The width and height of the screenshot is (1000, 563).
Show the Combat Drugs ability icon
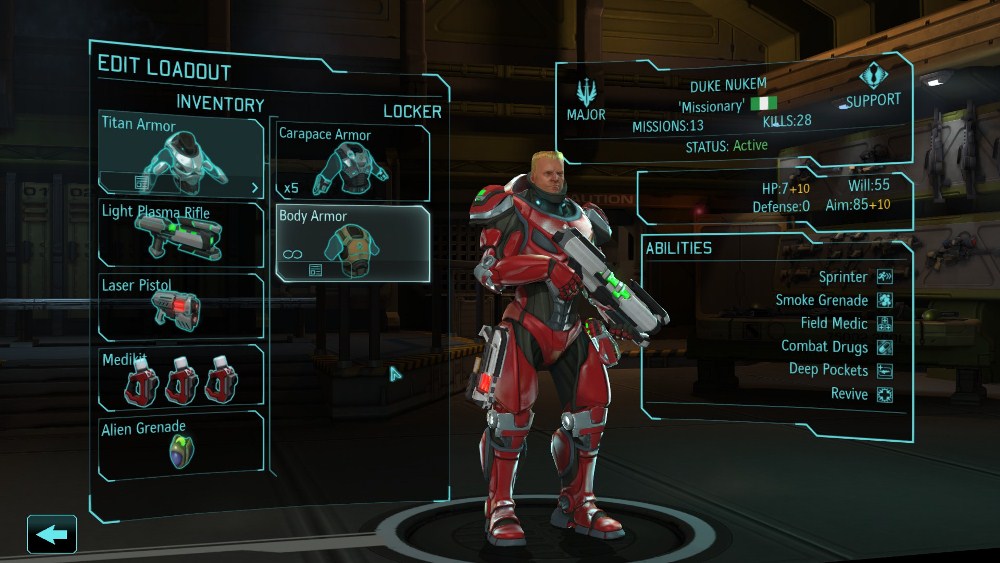point(885,347)
